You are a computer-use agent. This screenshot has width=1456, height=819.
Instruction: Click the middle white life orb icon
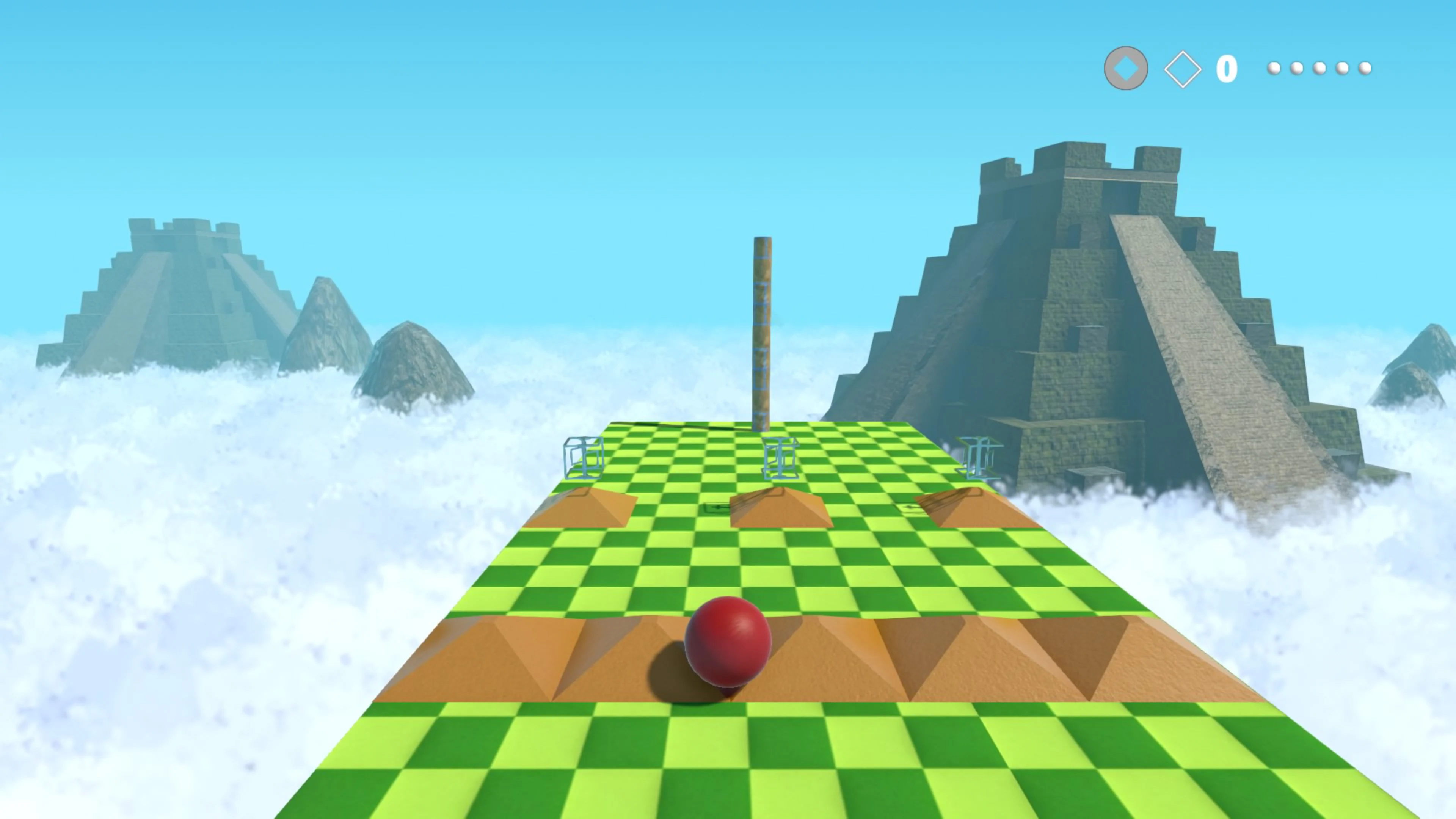[x=1319, y=68]
